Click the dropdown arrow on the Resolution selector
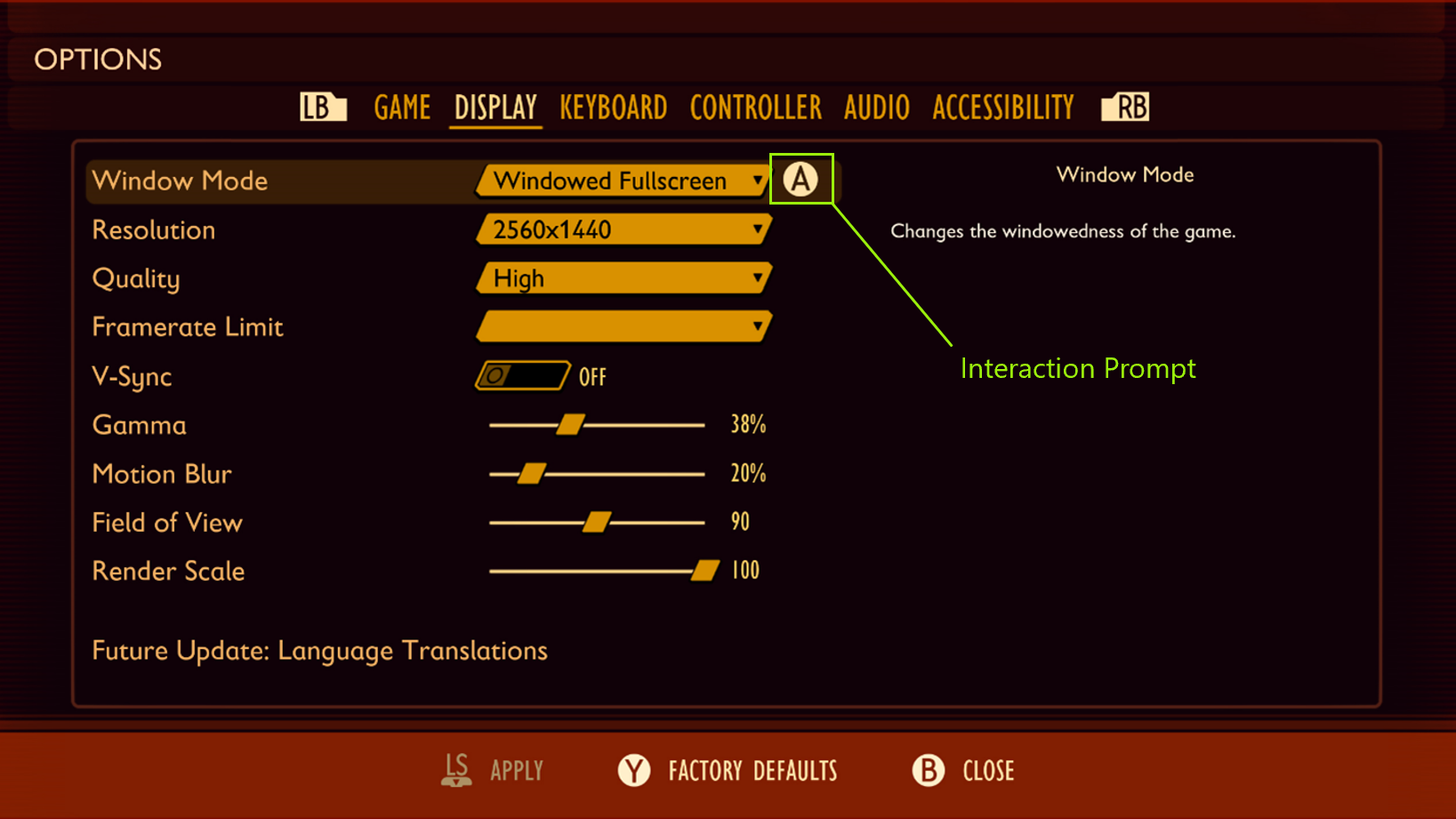The height and width of the screenshot is (819, 1456). point(757,229)
